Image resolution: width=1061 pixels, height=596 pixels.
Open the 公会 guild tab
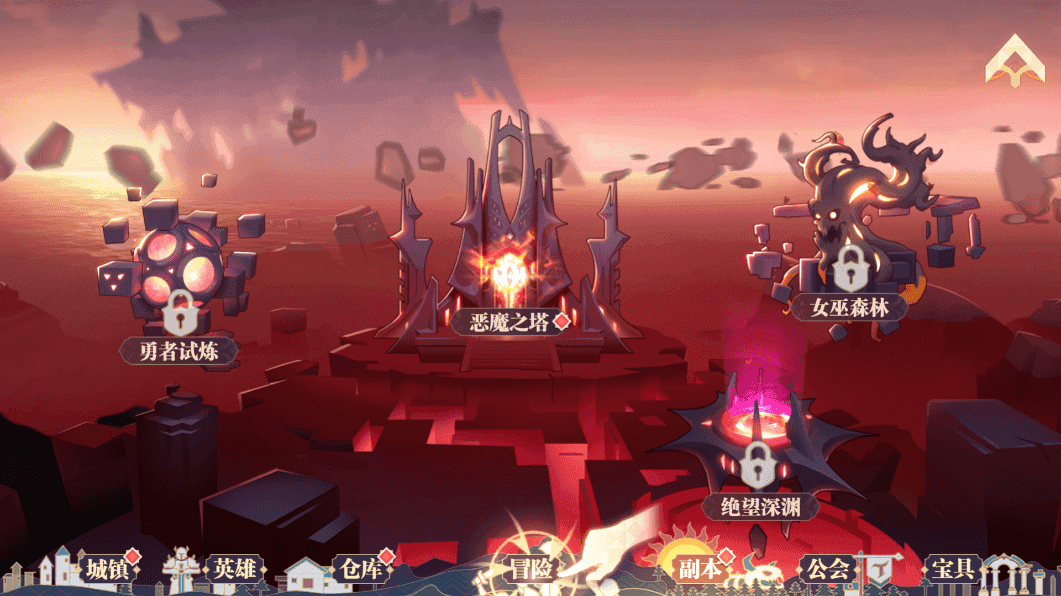[x=828, y=570]
